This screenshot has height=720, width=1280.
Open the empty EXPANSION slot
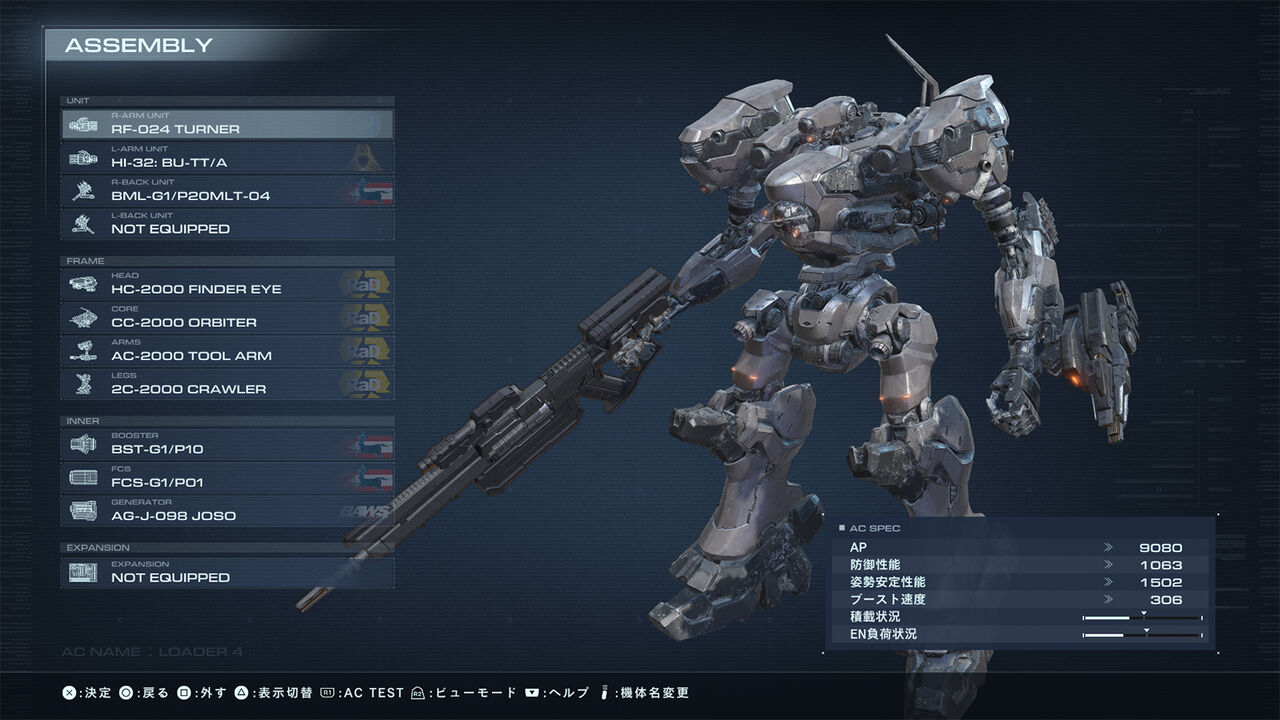pos(227,572)
